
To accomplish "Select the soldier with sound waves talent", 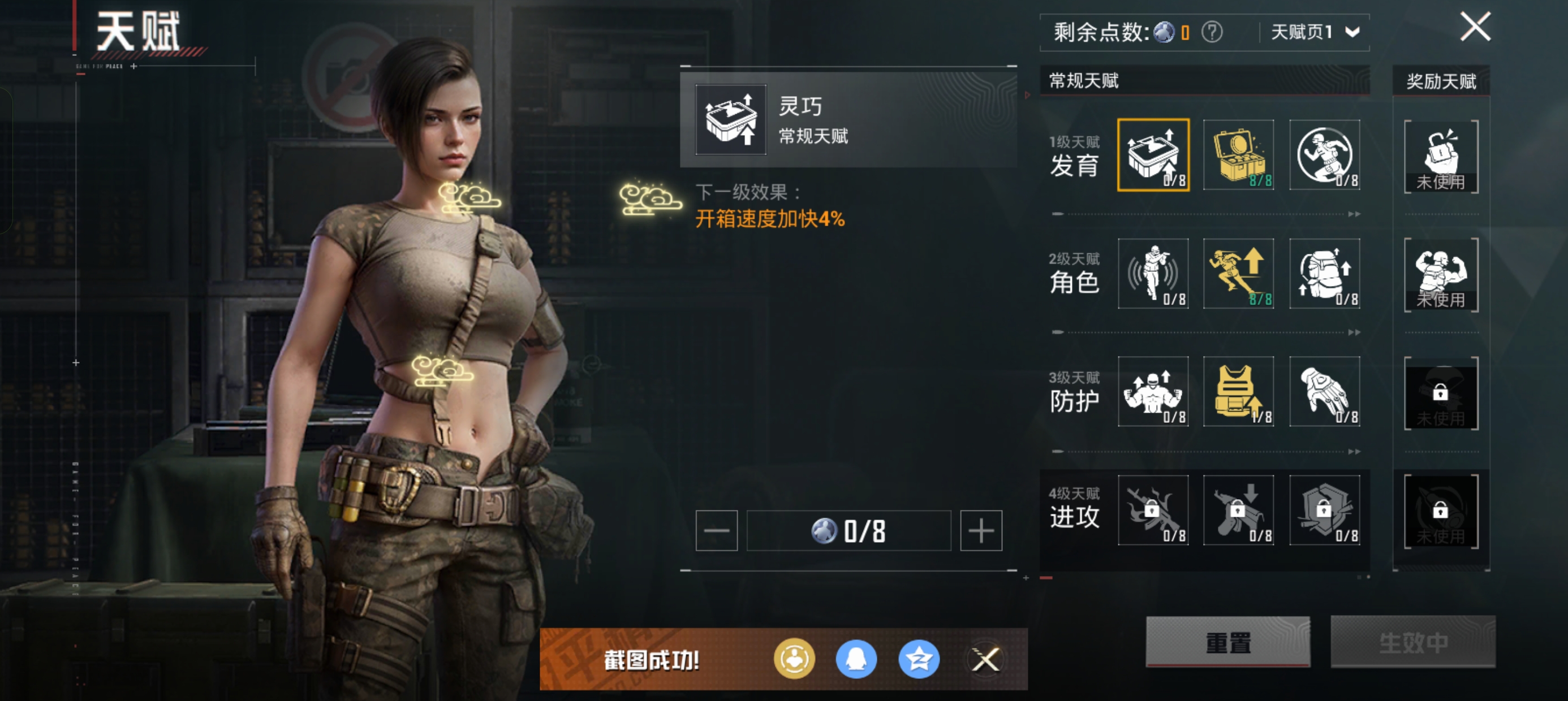I will point(1153,274).
